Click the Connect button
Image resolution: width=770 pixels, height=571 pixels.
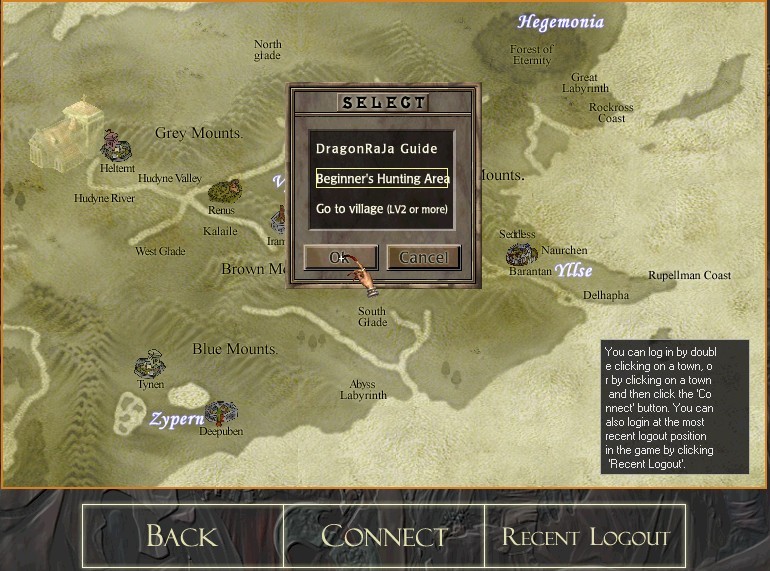tap(384, 536)
